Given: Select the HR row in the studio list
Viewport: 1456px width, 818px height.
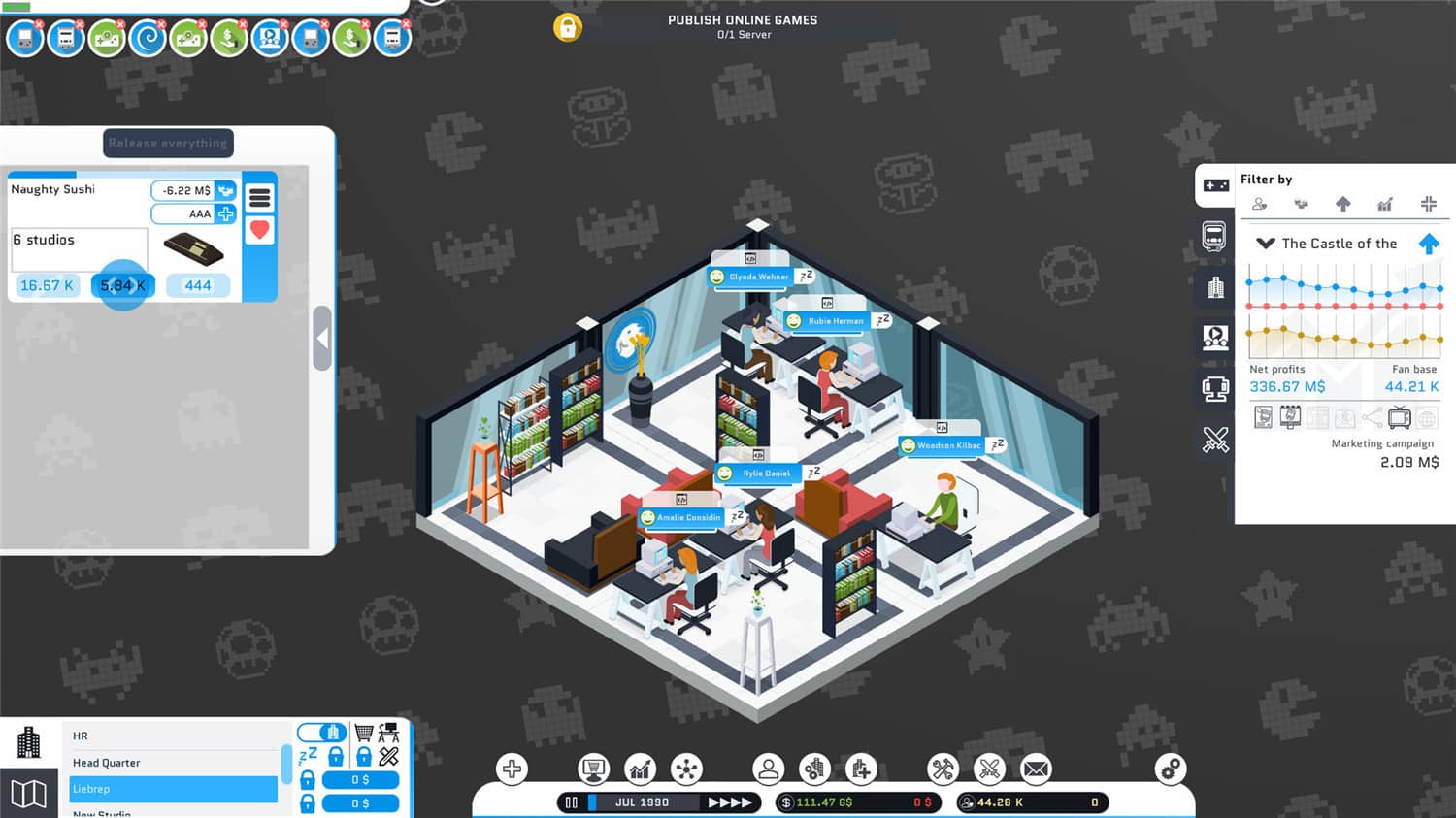Looking at the screenshot, I should point(173,736).
